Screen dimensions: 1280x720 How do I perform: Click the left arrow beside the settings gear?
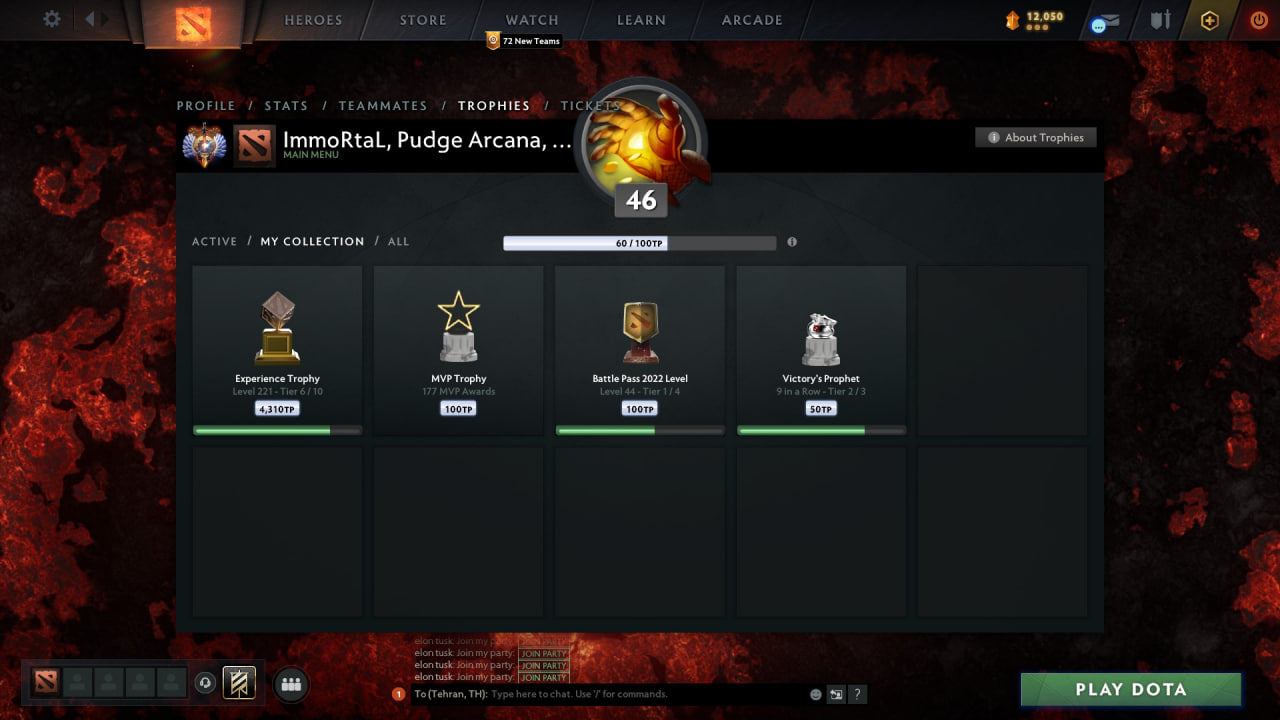pos(88,18)
